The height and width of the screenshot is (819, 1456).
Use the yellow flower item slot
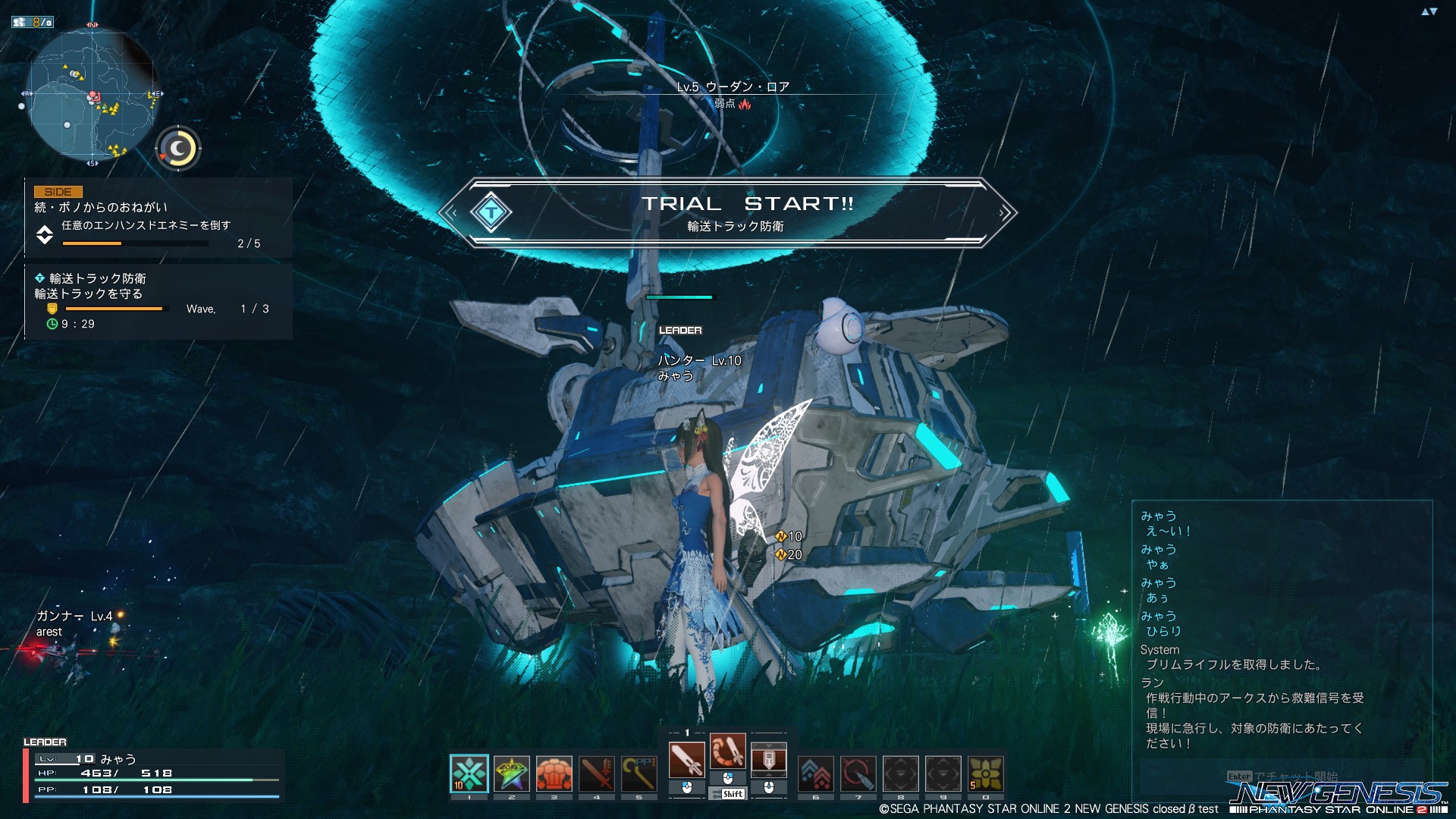tap(986, 773)
